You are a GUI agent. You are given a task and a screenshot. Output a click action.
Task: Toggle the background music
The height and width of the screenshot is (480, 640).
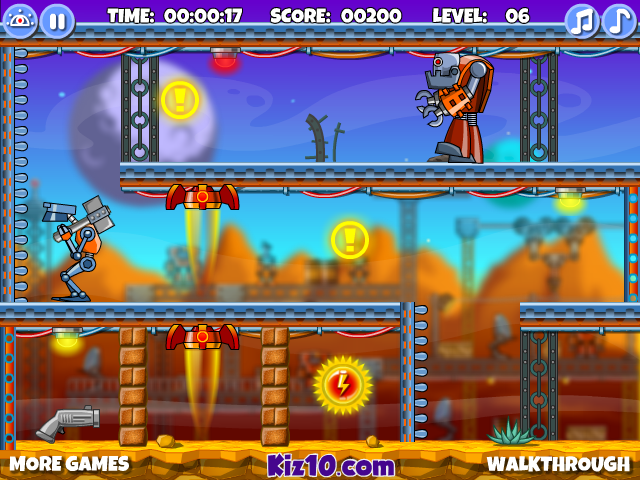[582, 20]
